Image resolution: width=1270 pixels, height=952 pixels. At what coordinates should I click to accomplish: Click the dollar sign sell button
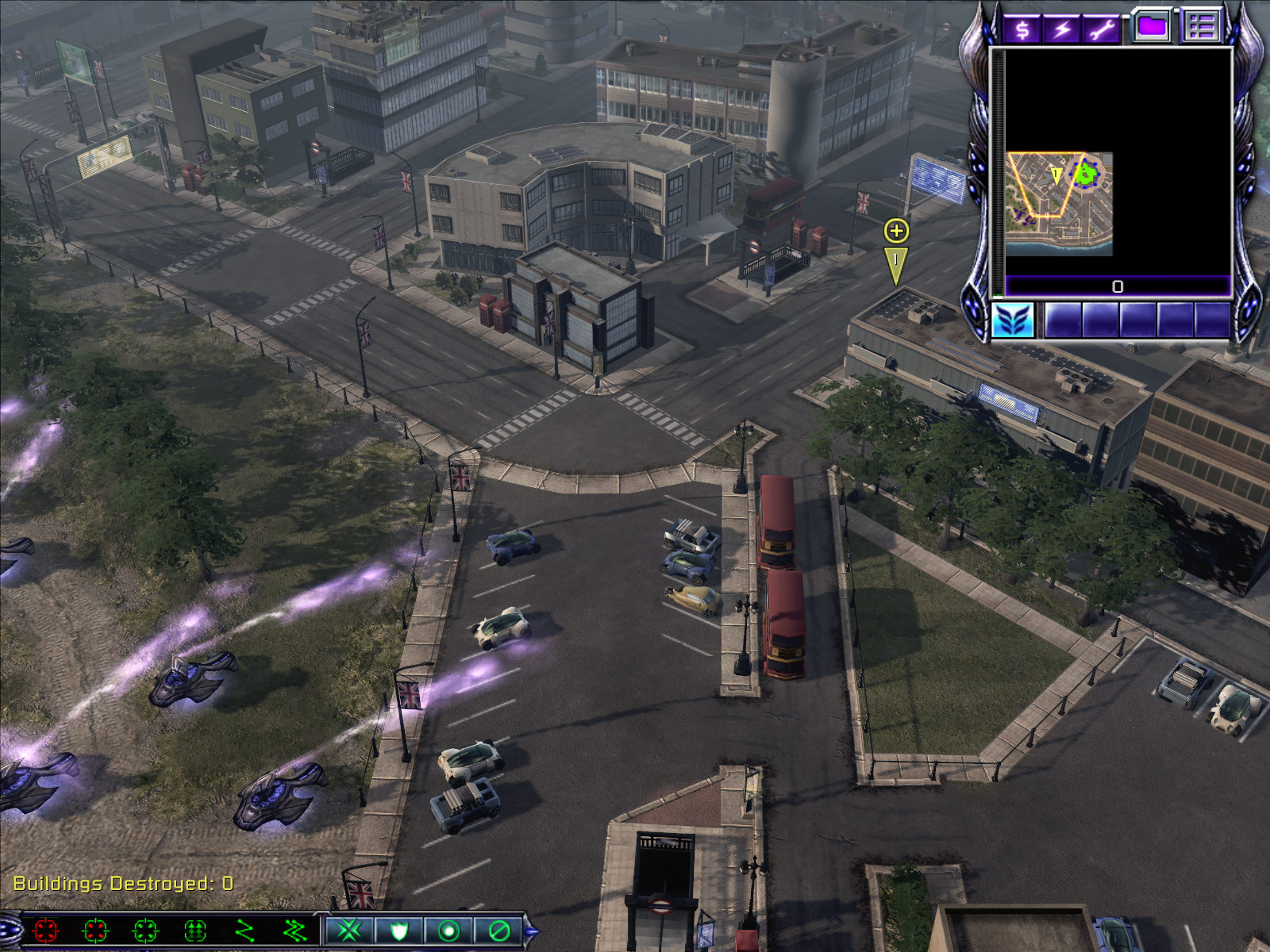(1022, 29)
